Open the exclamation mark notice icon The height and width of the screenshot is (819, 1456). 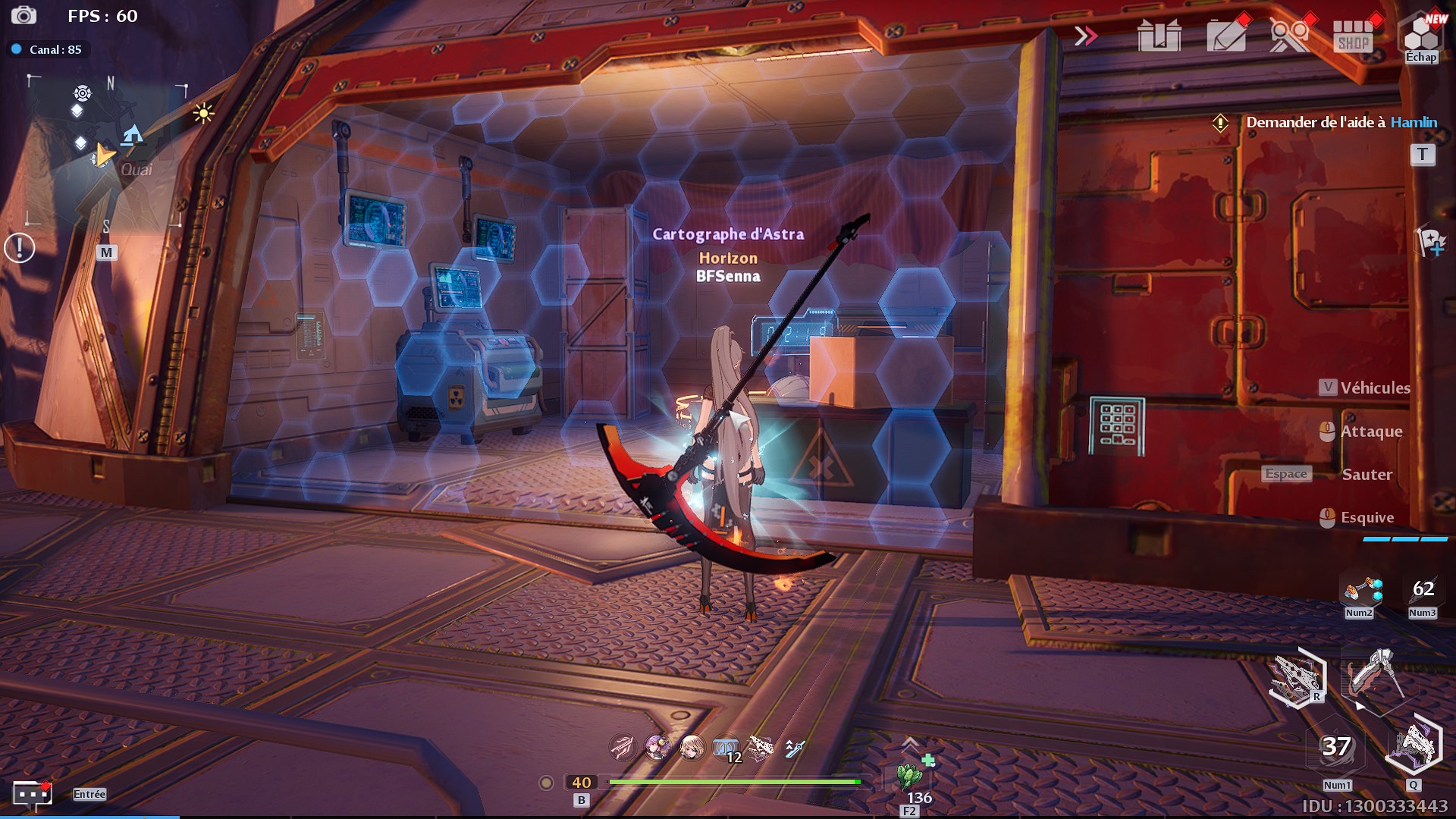[x=20, y=247]
